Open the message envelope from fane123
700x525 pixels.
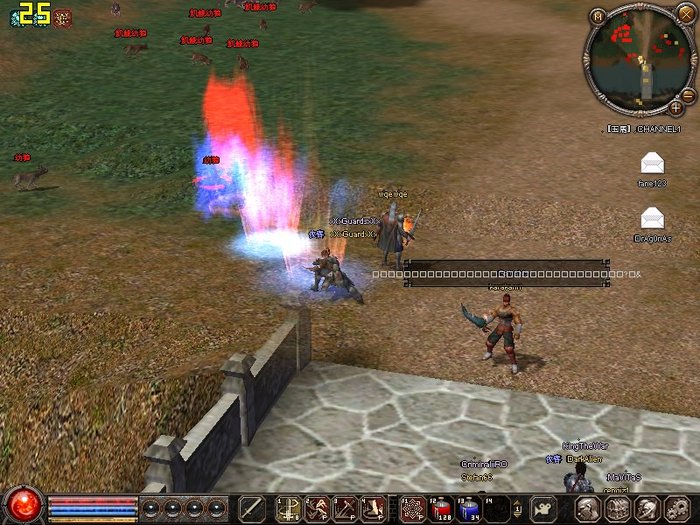pos(653,162)
